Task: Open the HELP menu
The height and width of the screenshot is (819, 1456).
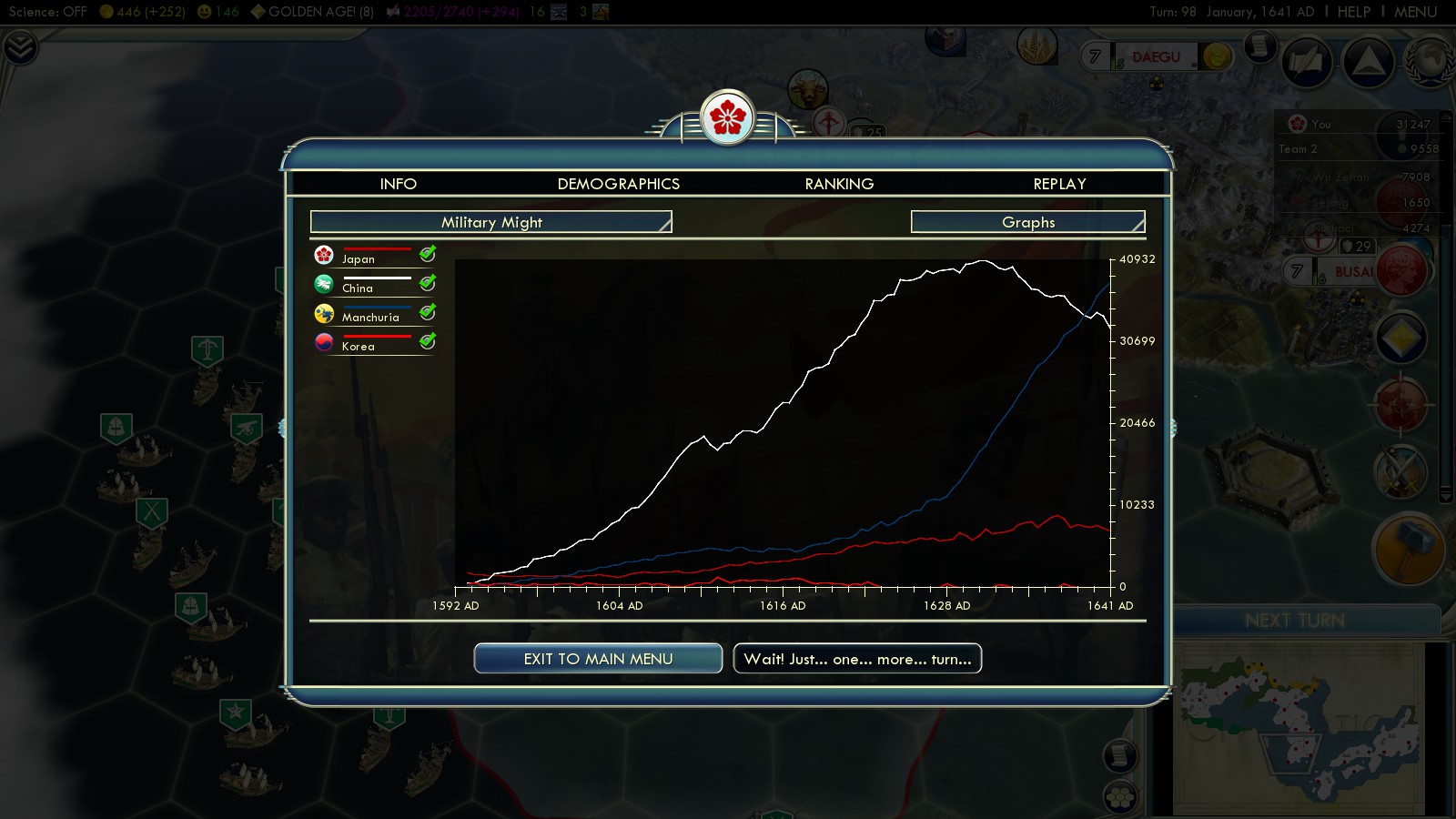Action: (x=1353, y=12)
